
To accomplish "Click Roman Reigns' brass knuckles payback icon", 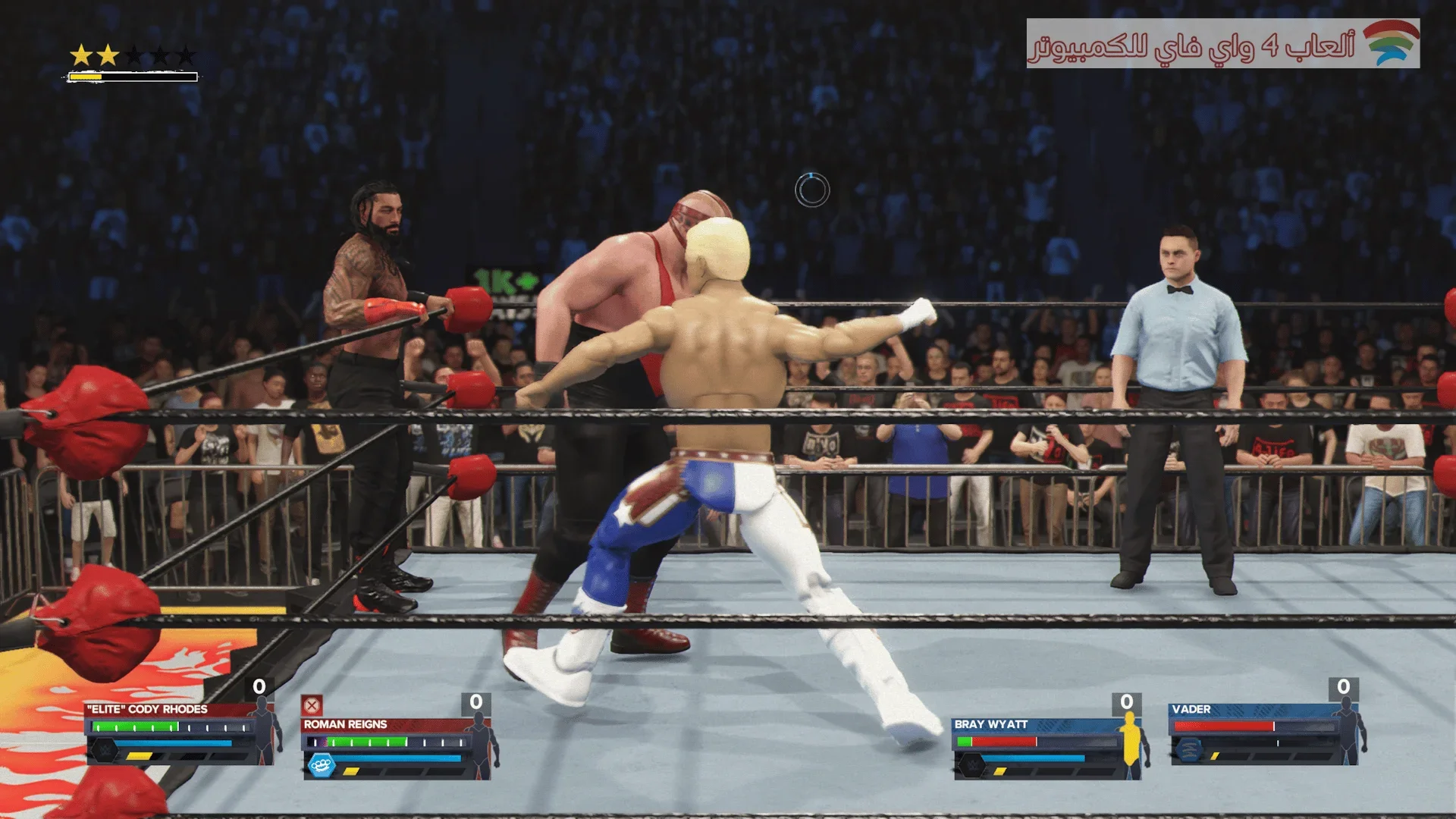I will click(x=322, y=764).
